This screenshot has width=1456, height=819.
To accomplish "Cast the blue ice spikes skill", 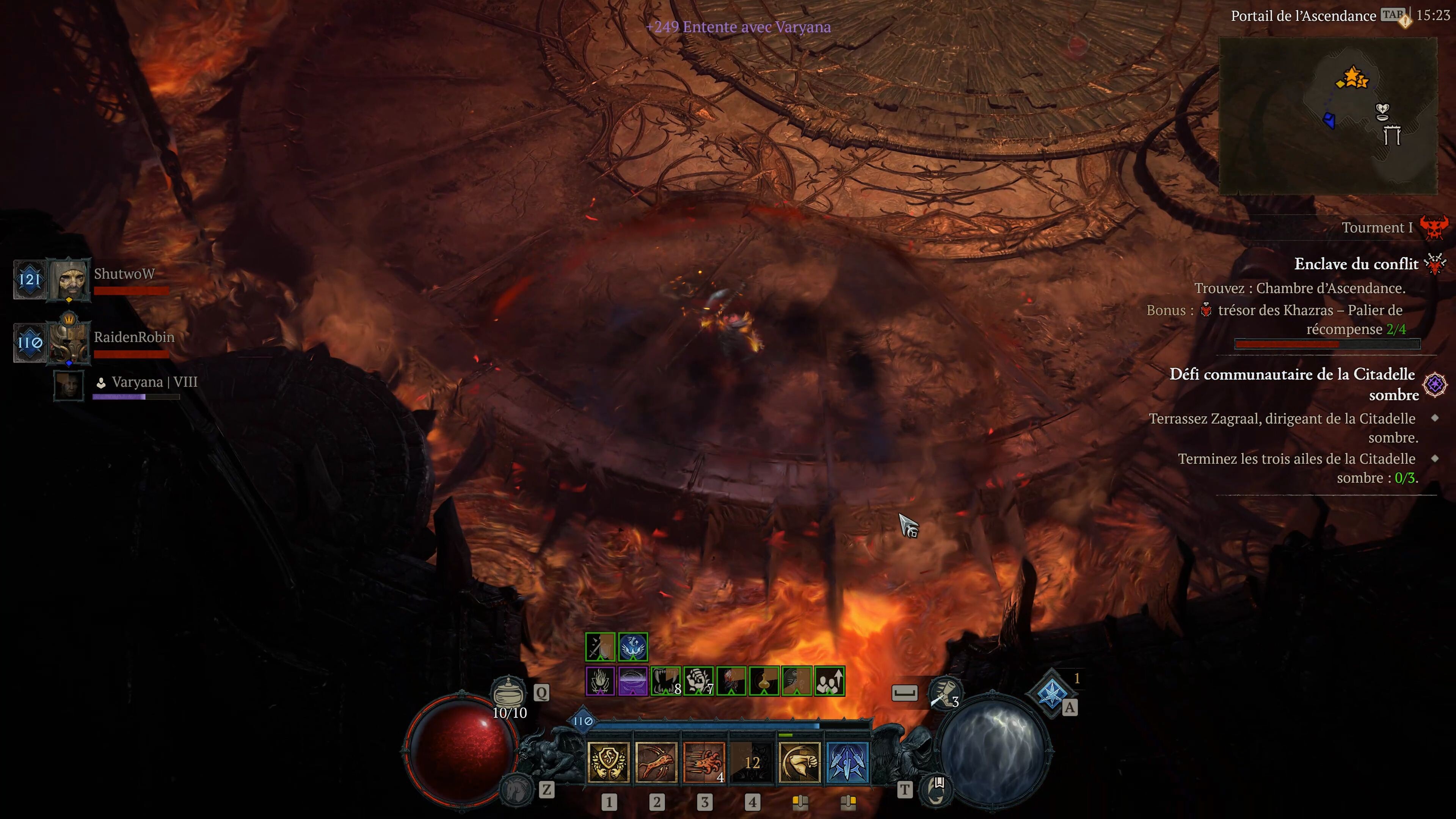I will [x=847, y=763].
